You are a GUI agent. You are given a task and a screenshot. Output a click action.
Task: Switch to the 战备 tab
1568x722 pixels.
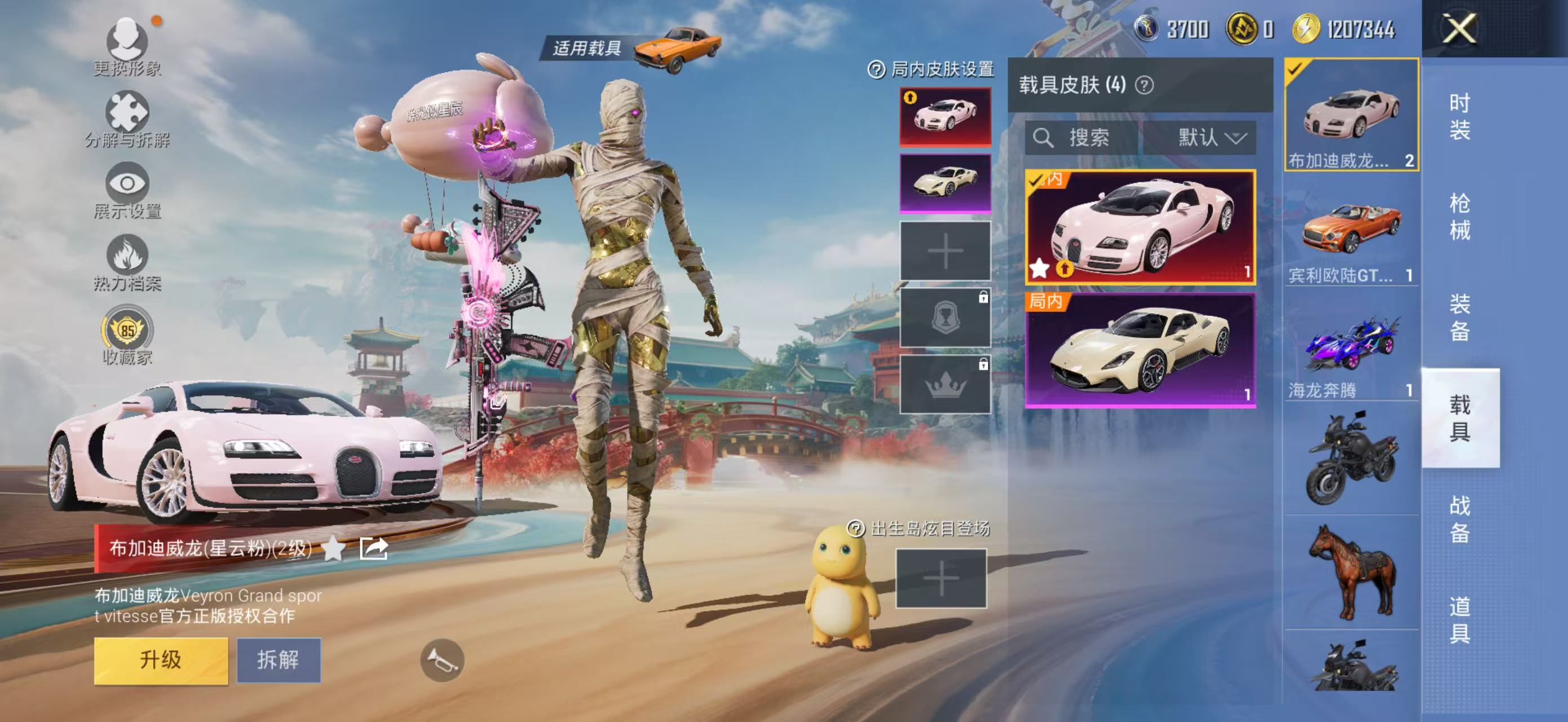coord(1460,519)
